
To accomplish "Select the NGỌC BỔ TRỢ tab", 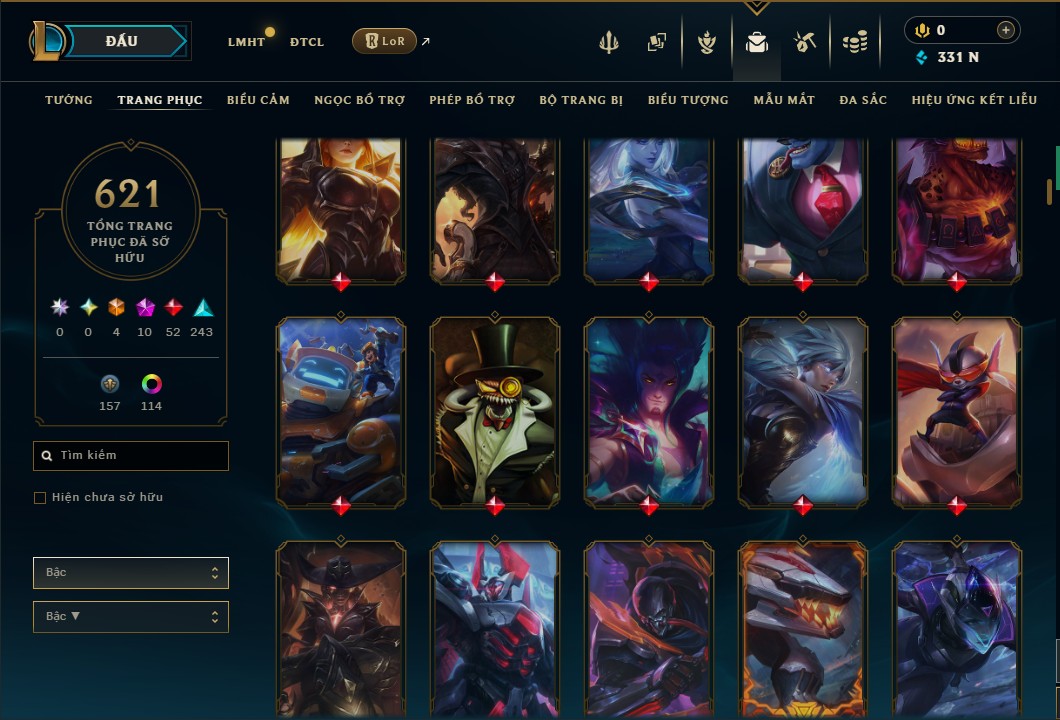I will pyautogui.click(x=359, y=100).
